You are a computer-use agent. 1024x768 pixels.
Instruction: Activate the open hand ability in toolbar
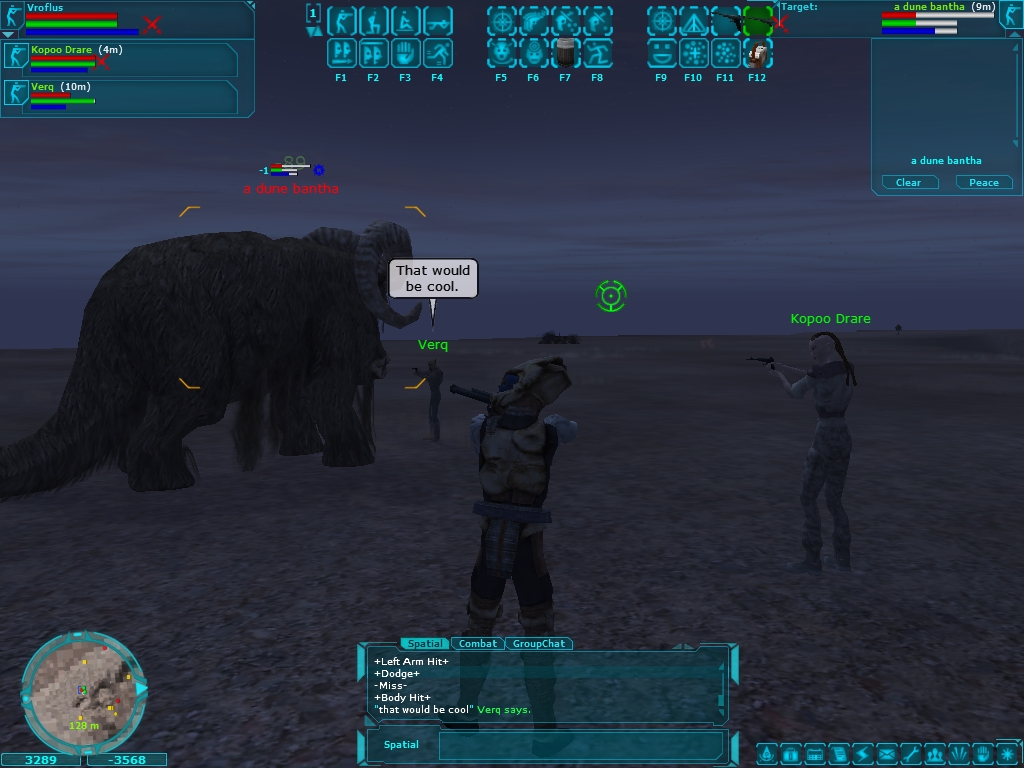pos(405,53)
